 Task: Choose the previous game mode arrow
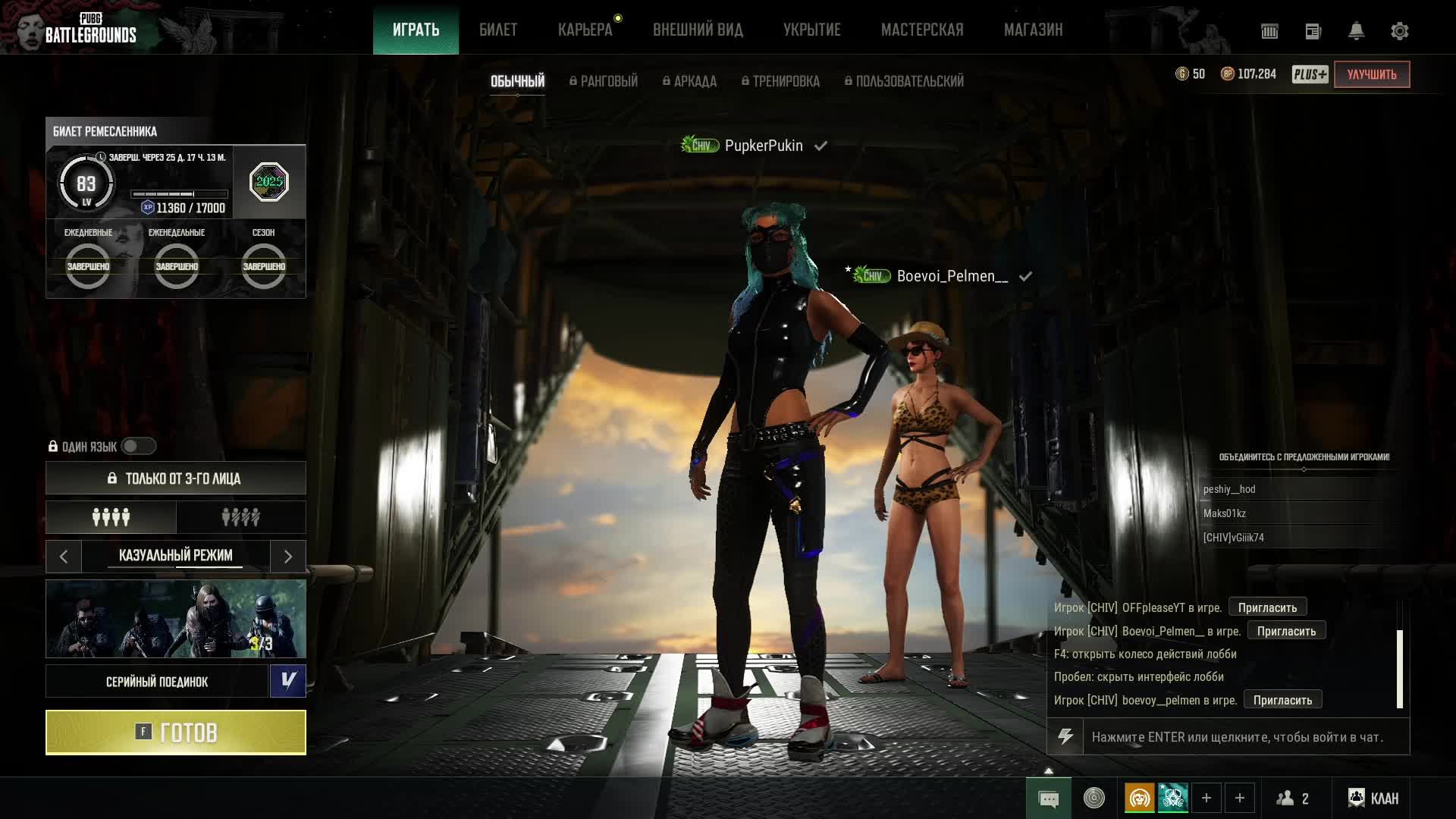[64, 557]
